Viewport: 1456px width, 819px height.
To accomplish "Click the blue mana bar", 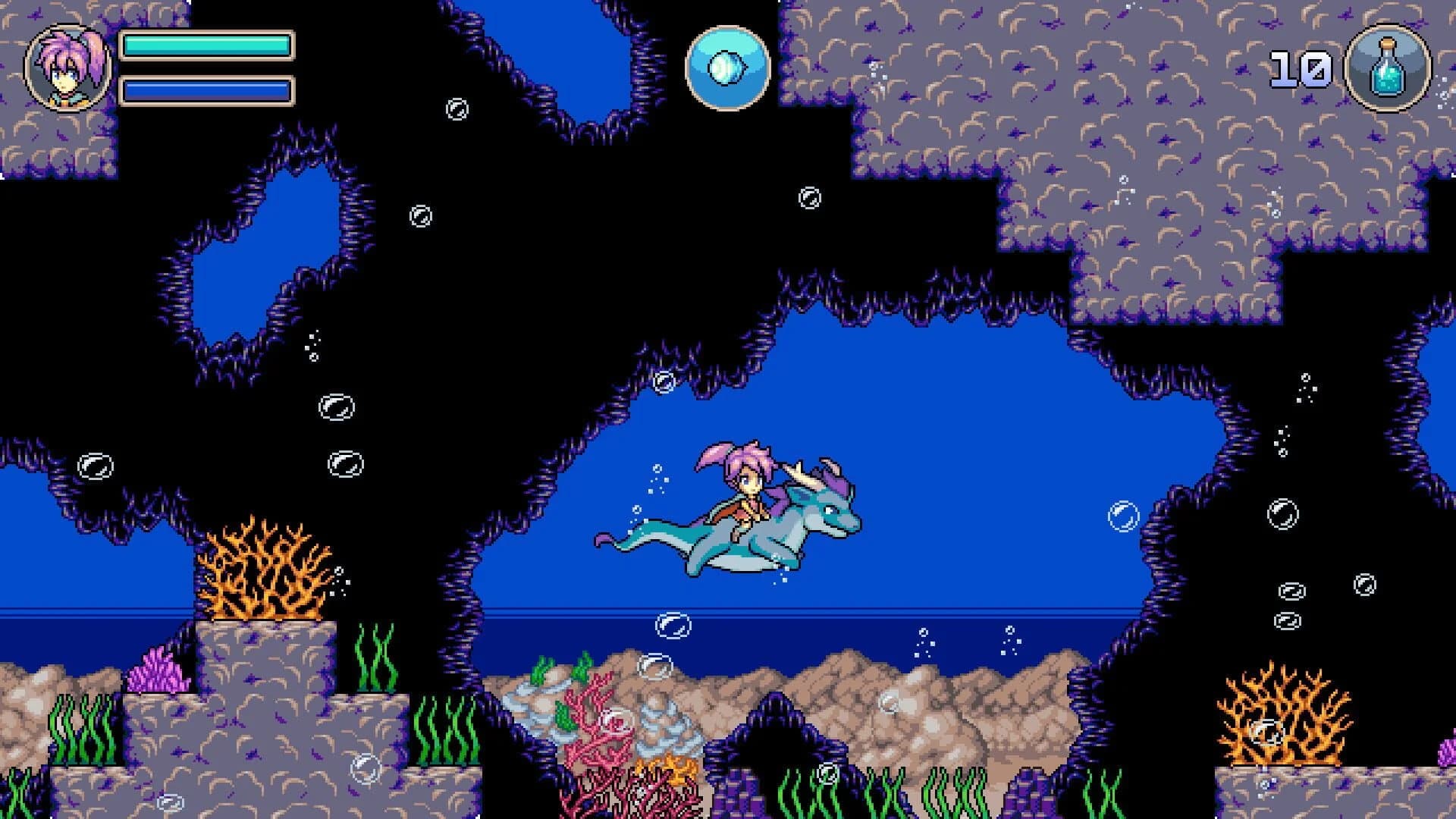I will click(x=205, y=91).
